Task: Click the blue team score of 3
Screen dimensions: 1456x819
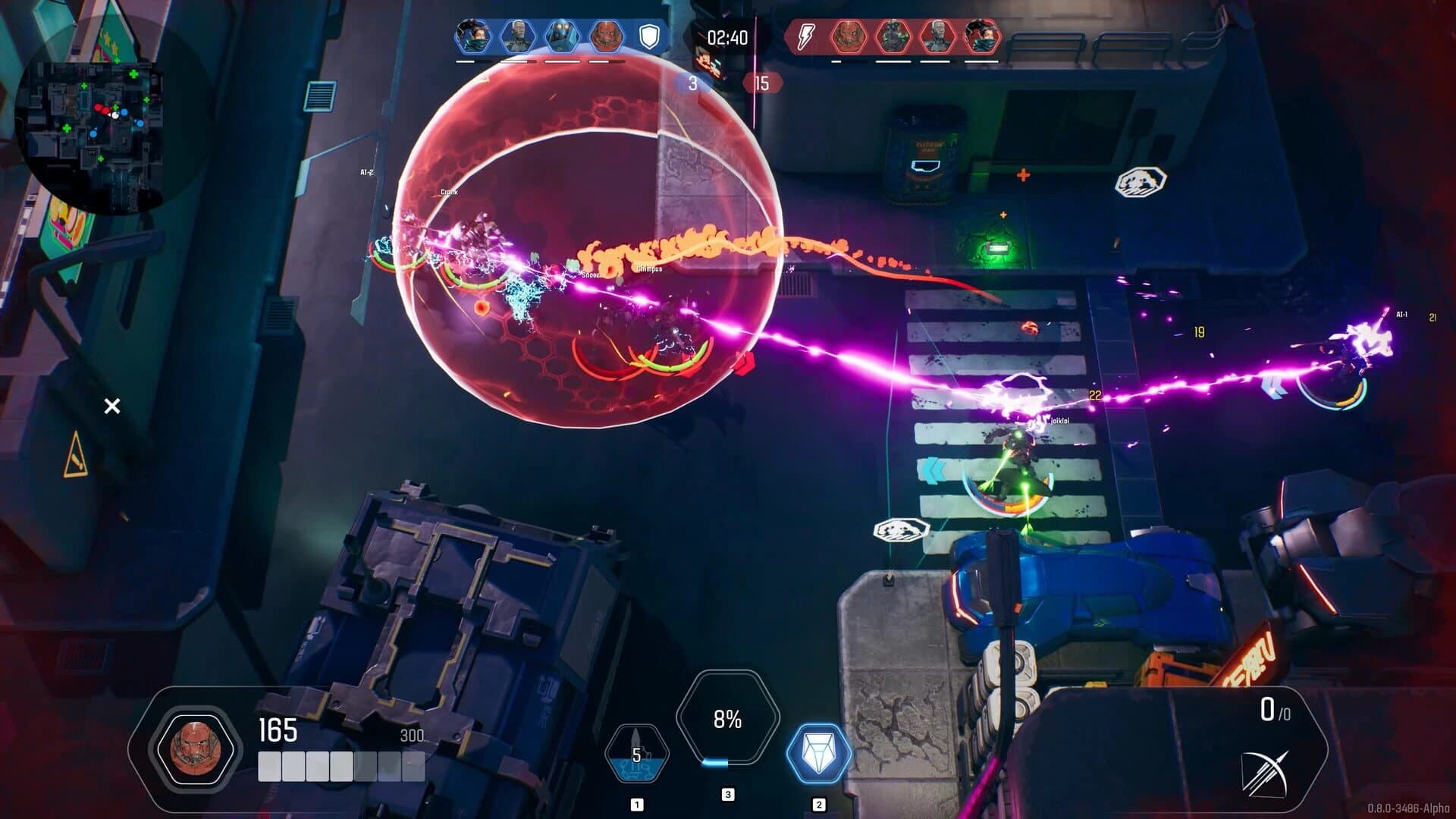Action: pyautogui.click(x=695, y=82)
